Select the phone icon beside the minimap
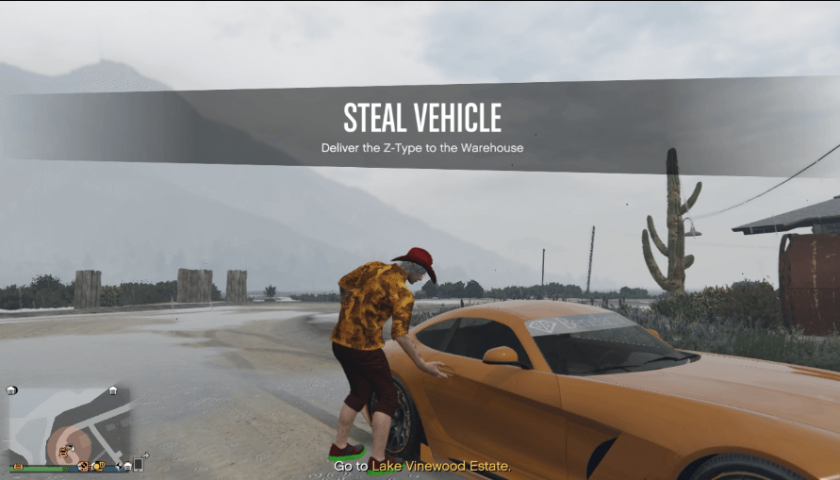Screen dimensions: 840x480 point(137,464)
